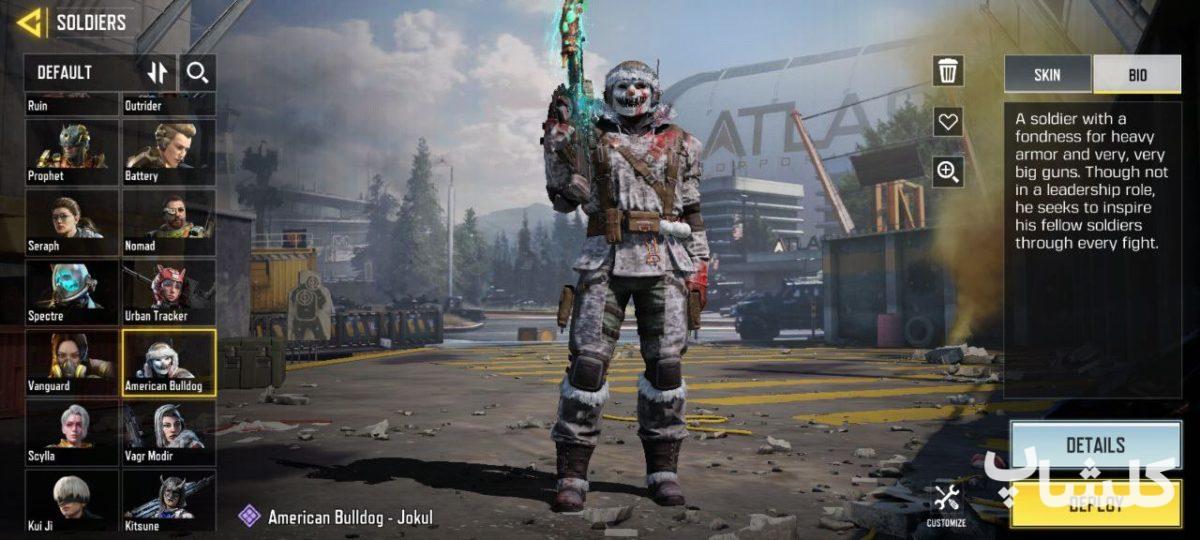Switch to the SKIN tab

click(1047, 75)
